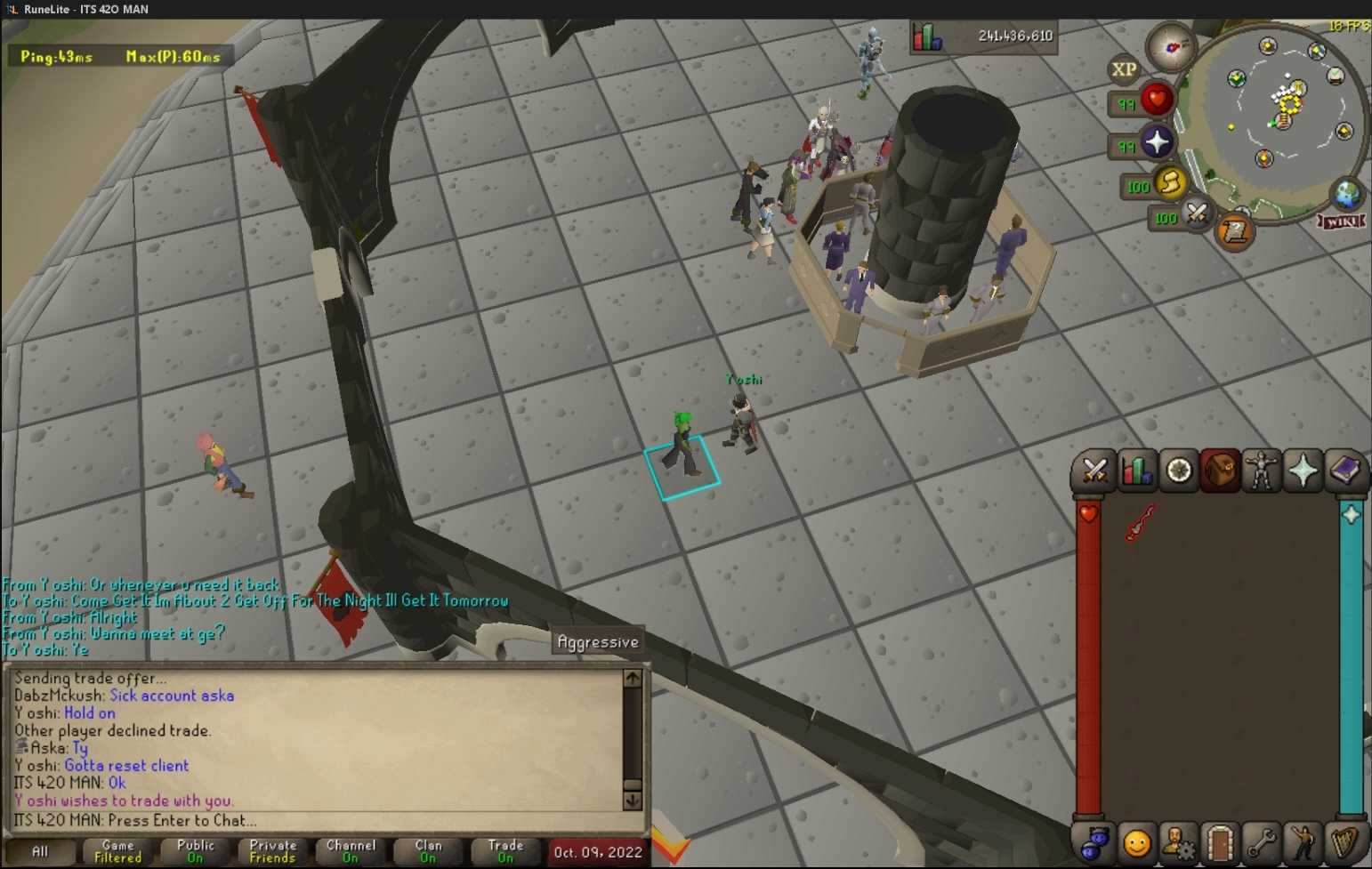Toggle the XP drops orb
Screen dimensions: 1372x869
coord(1124,69)
